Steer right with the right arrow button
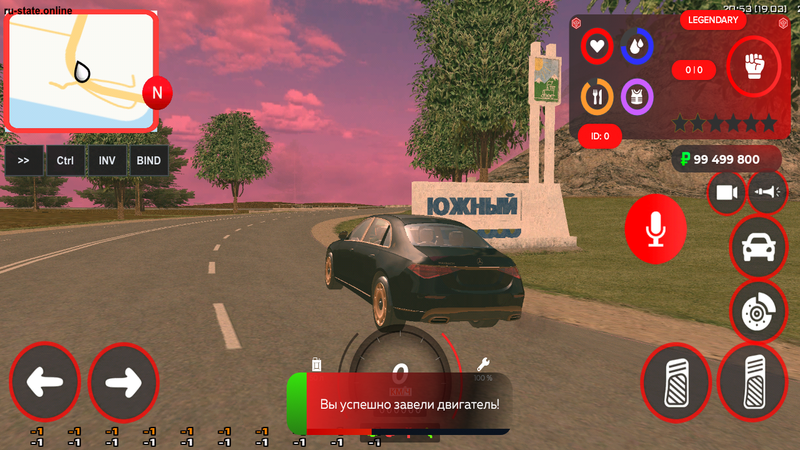 click(124, 382)
